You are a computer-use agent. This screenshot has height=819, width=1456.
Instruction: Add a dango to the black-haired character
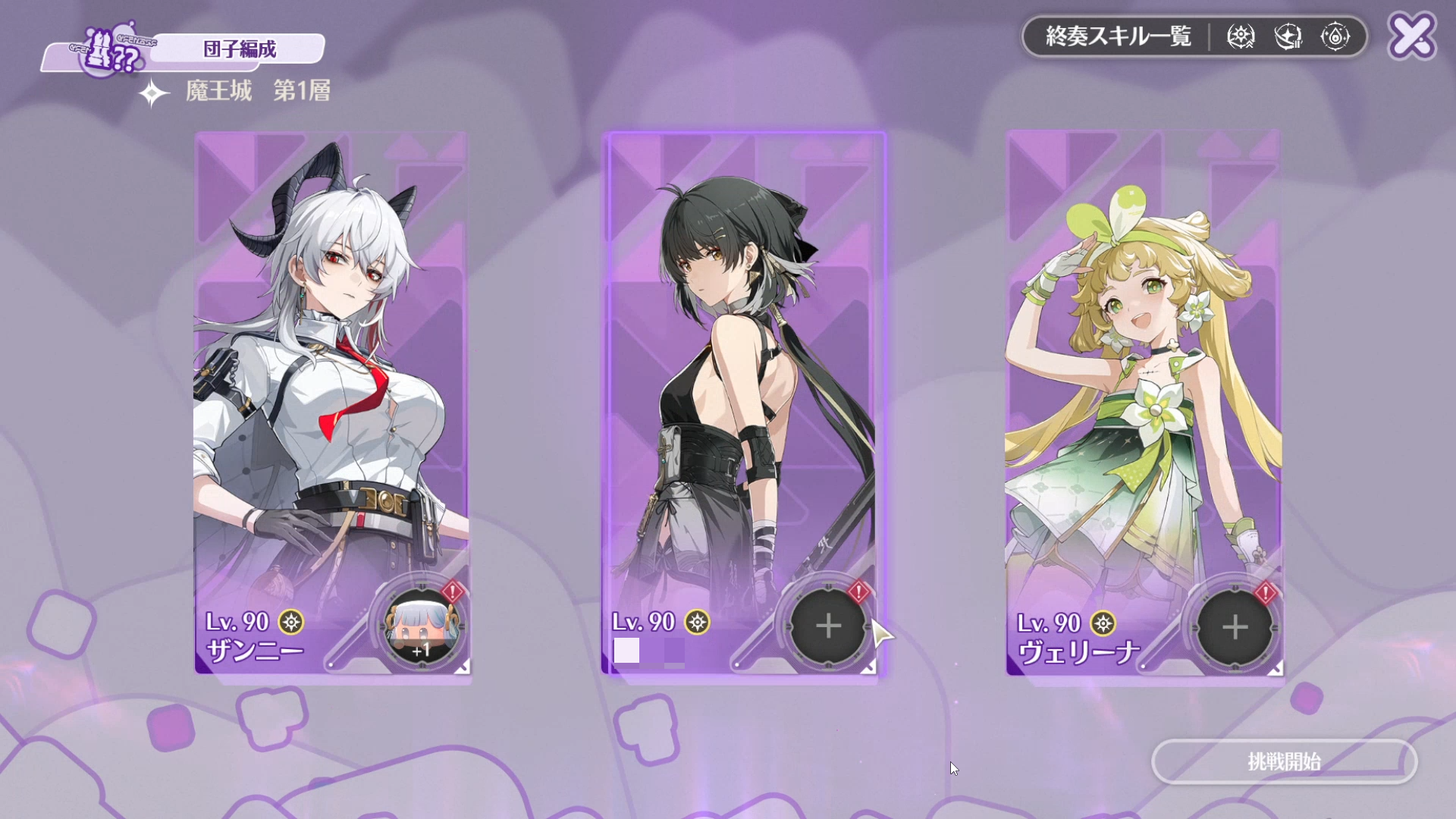pos(828,627)
